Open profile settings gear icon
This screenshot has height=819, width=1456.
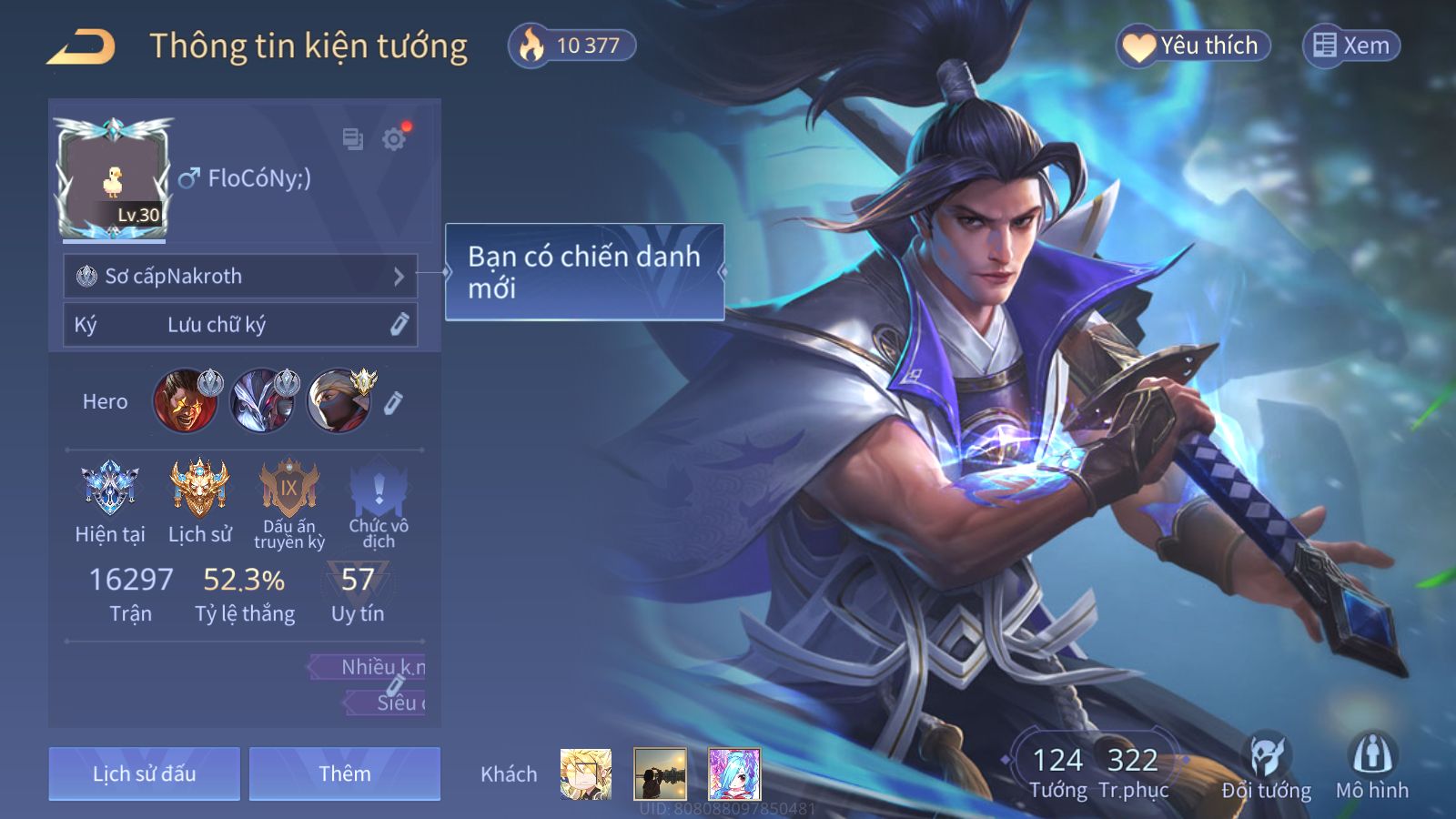[x=394, y=139]
